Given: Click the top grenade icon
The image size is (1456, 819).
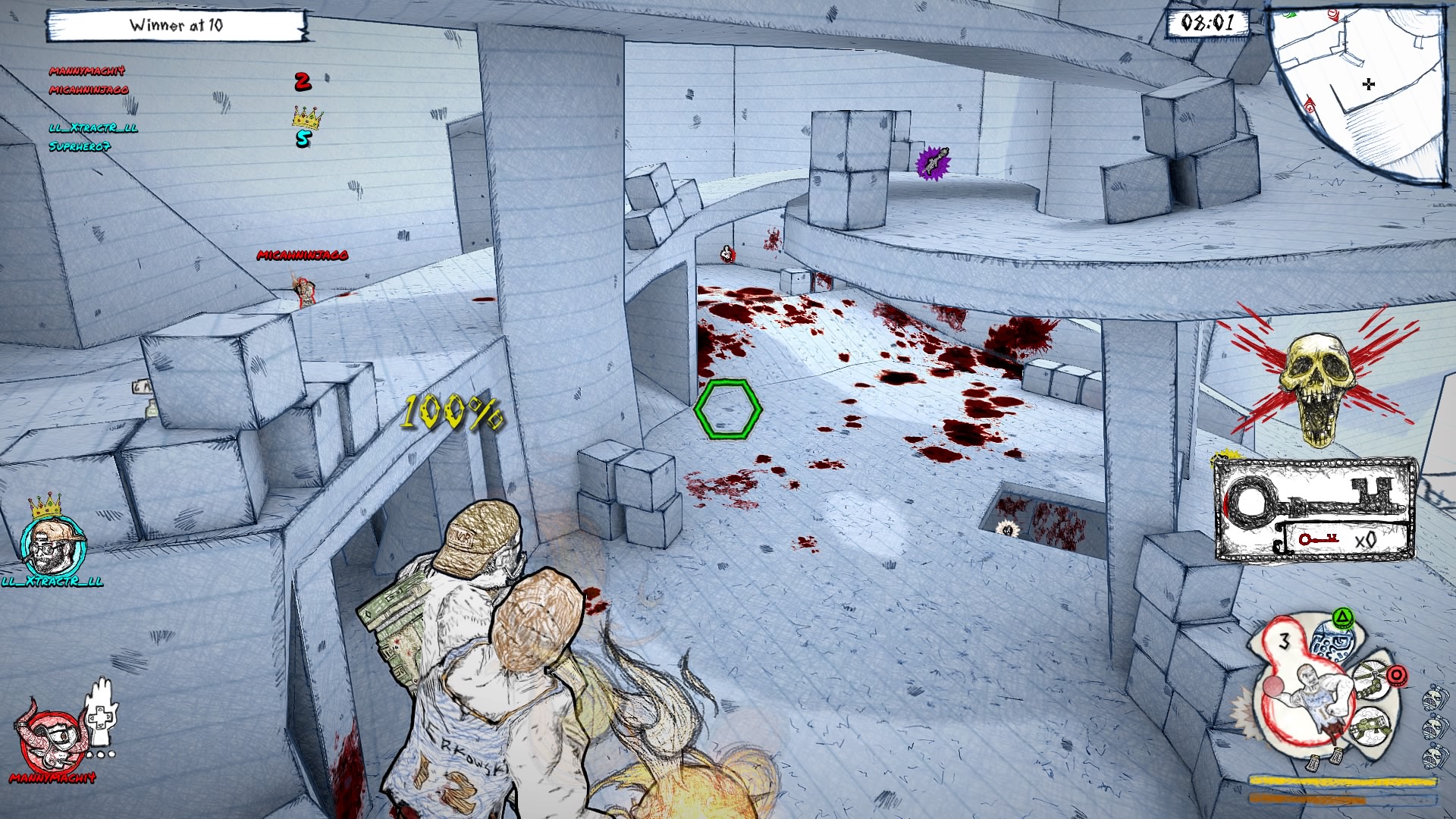Looking at the screenshot, I should 1434,697.
